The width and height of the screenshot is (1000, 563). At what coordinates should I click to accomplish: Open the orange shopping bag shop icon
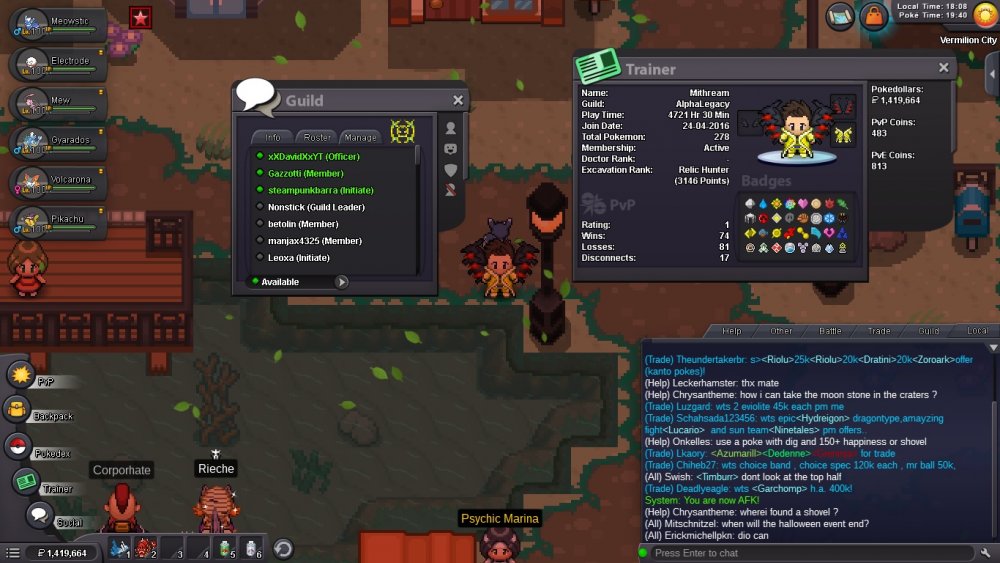coord(874,16)
